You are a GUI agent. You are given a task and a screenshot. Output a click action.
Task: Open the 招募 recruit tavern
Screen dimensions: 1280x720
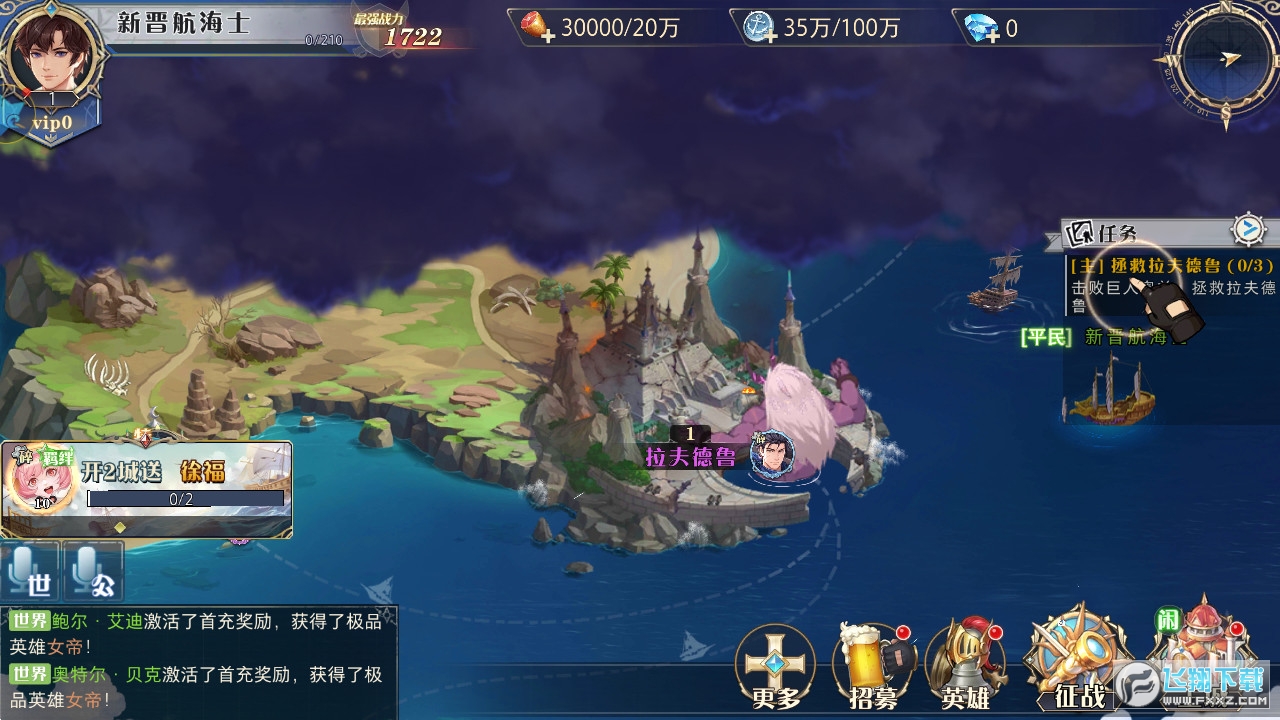[873, 667]
